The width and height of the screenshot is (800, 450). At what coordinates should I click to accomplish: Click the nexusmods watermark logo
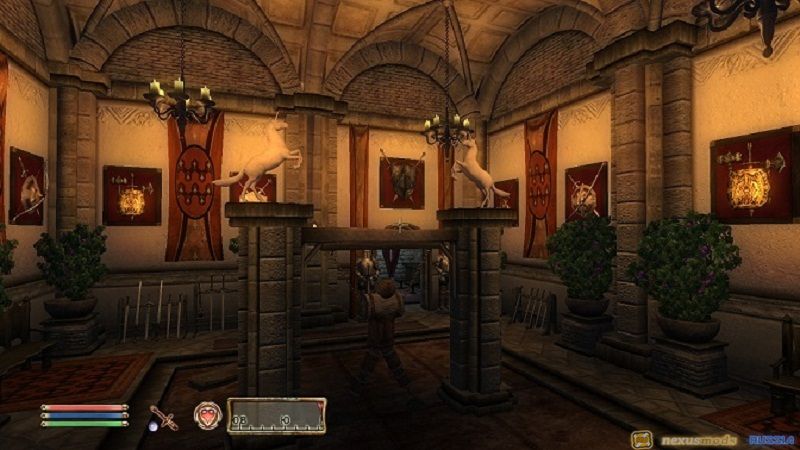pos(686,440)
